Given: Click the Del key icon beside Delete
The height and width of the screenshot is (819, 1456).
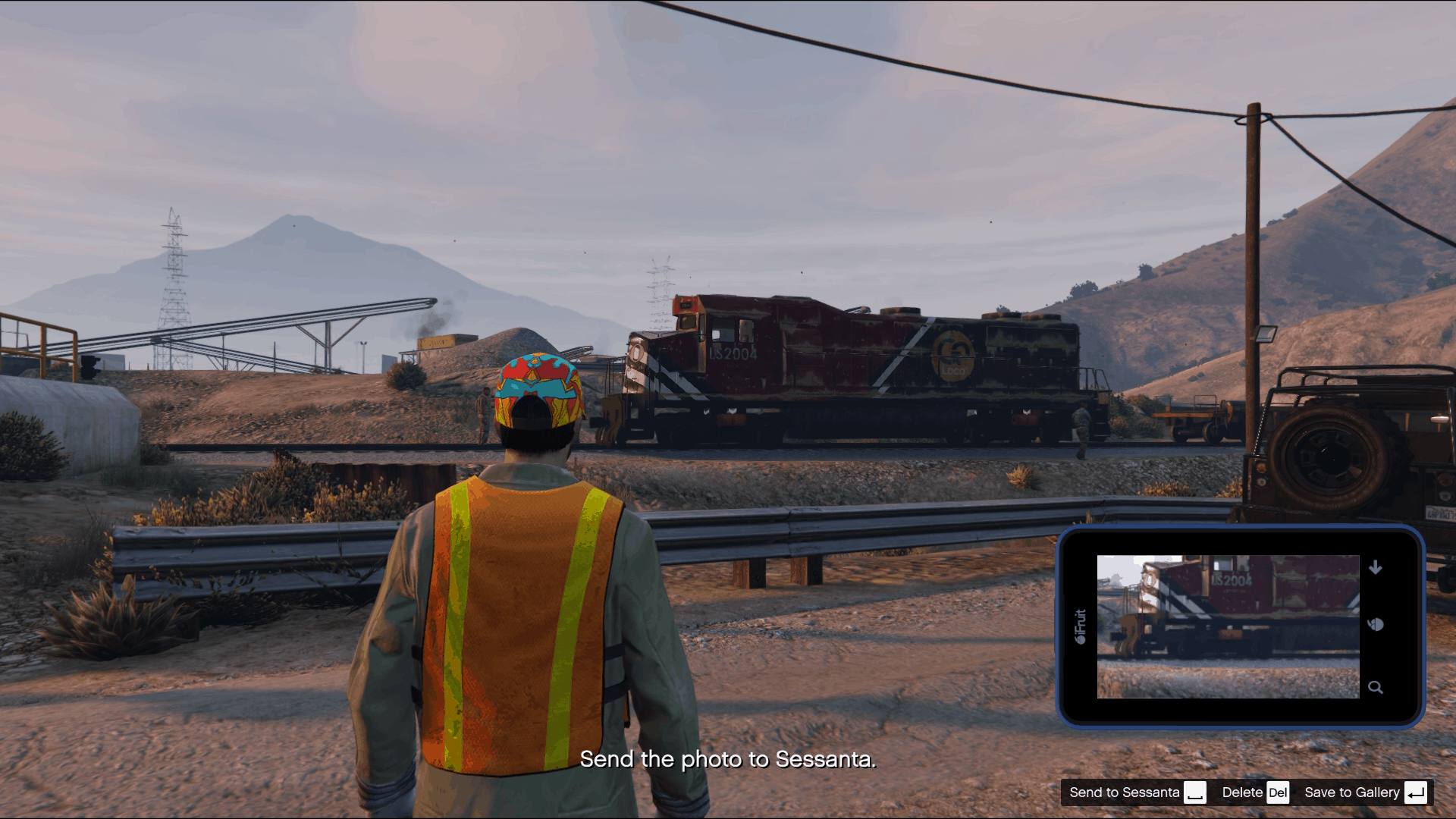Looking at the screenshot, I should coord(1279,792).
